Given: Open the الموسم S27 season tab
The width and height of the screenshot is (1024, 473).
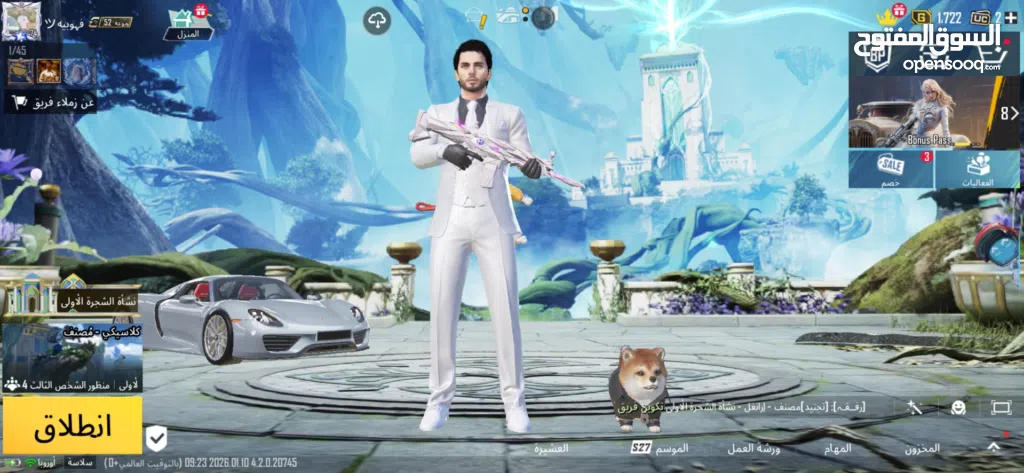Looking at the screenshot, I should pyautogui.click(x=661, y=448).
